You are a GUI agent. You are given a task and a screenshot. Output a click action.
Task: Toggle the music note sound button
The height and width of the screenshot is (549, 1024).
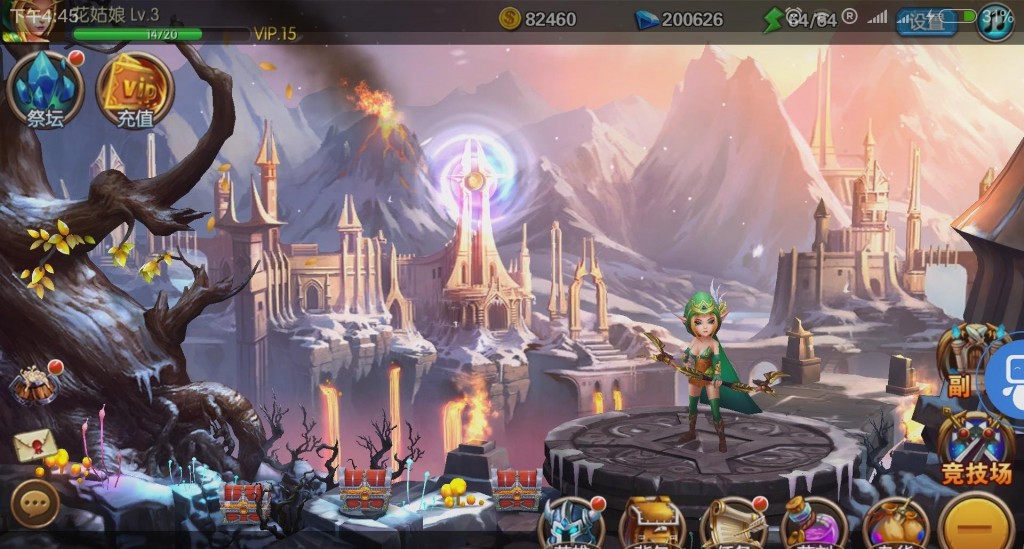click(994, 21)
